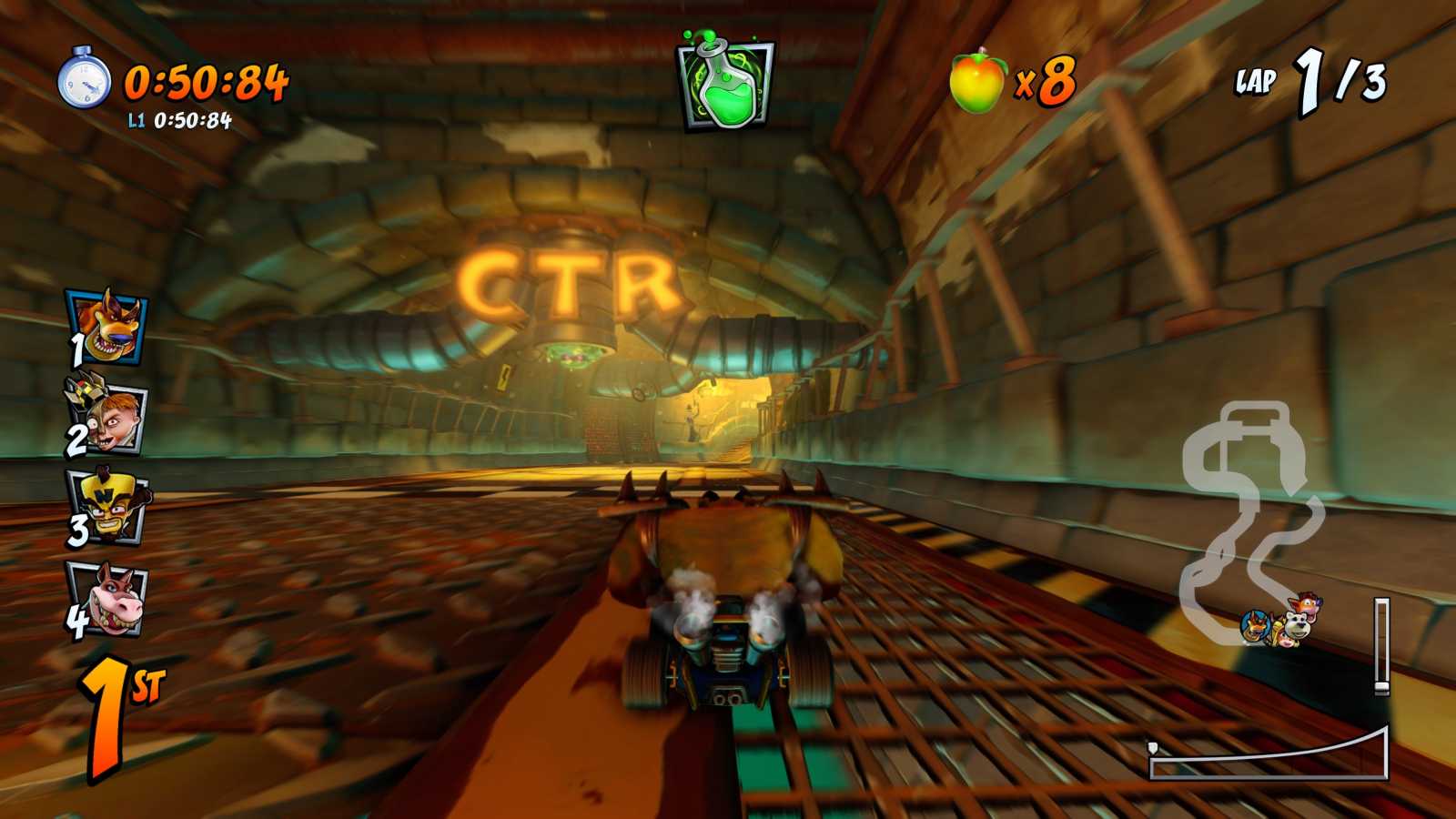Select Polar's icon on the minimap
The width and height of the screenshot is (1456, 819).
[x=1297, y=626]
